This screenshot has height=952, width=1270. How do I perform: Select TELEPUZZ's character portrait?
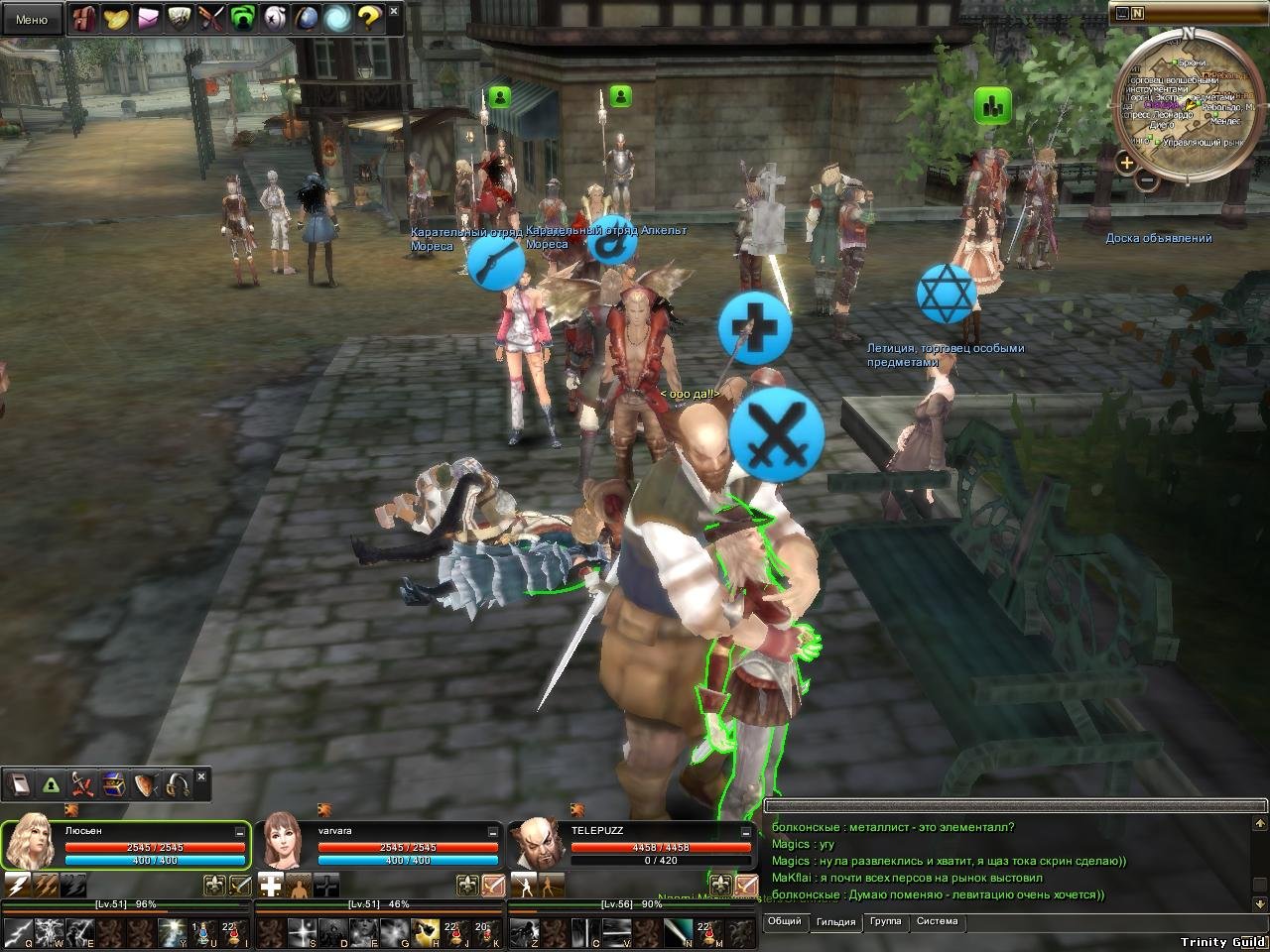click(537, 844)
